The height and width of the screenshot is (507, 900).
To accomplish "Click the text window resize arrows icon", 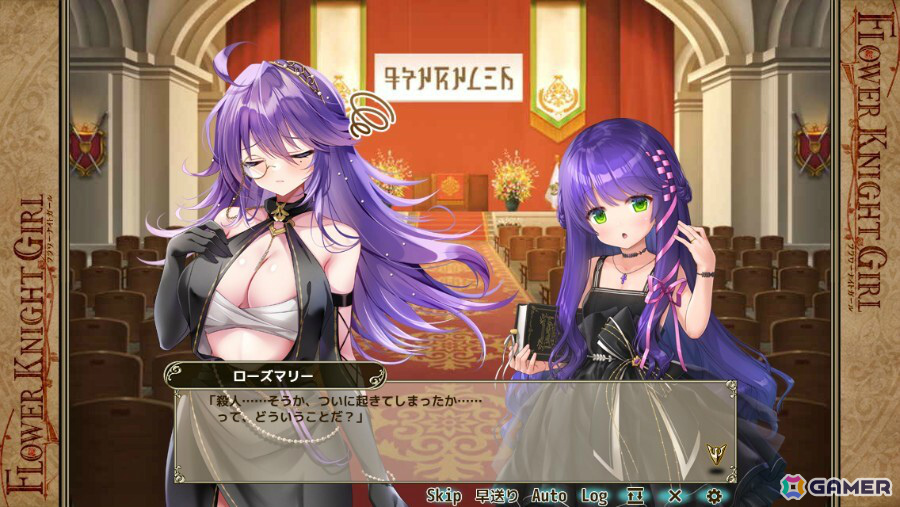I will point(636,495).
